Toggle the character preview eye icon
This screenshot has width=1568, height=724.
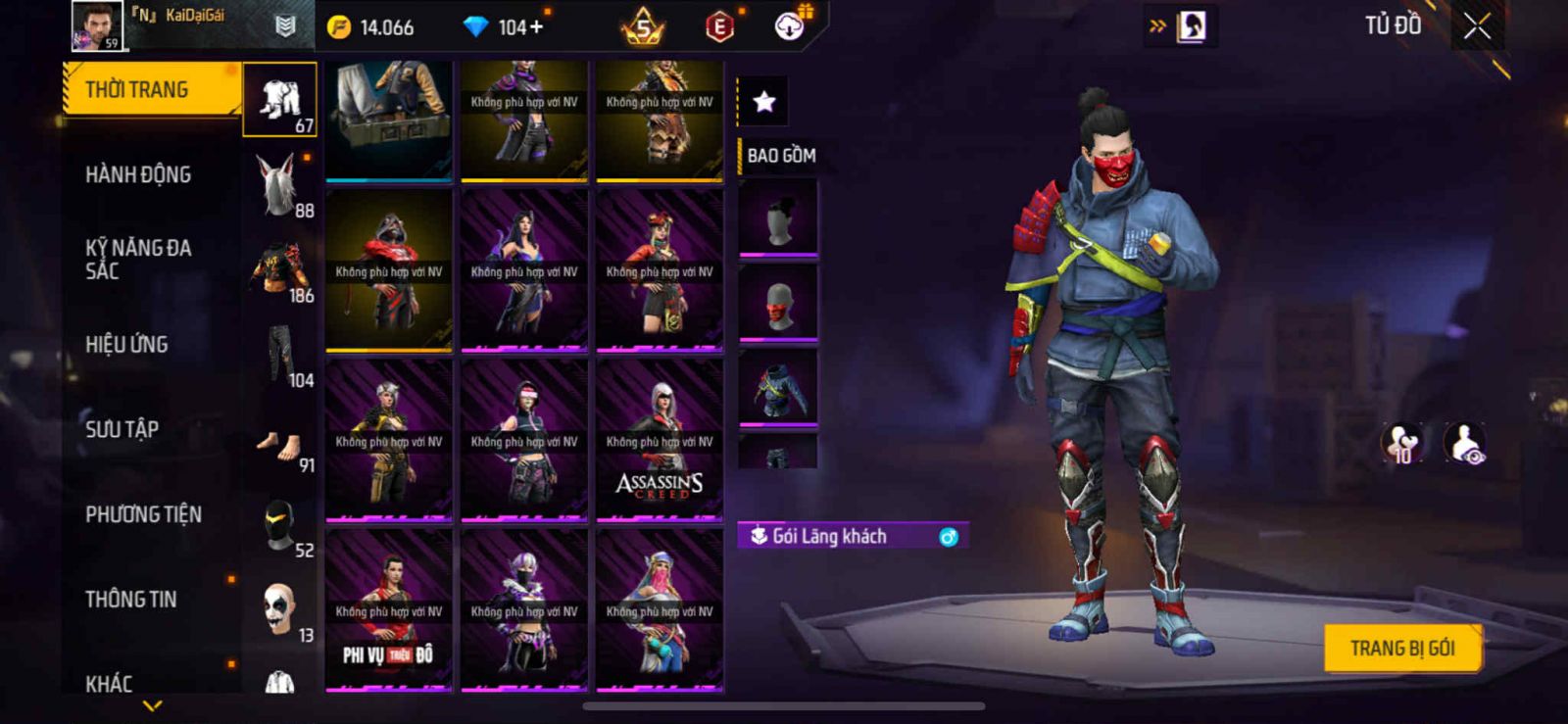coord(1464,443)
